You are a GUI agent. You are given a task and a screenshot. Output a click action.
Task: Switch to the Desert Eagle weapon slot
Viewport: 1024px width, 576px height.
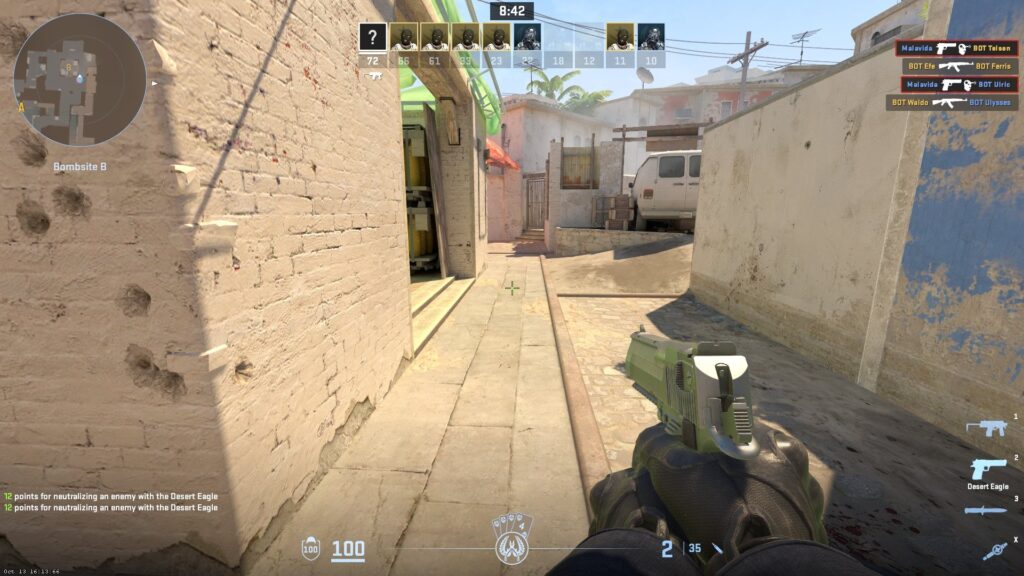point(988,470)
